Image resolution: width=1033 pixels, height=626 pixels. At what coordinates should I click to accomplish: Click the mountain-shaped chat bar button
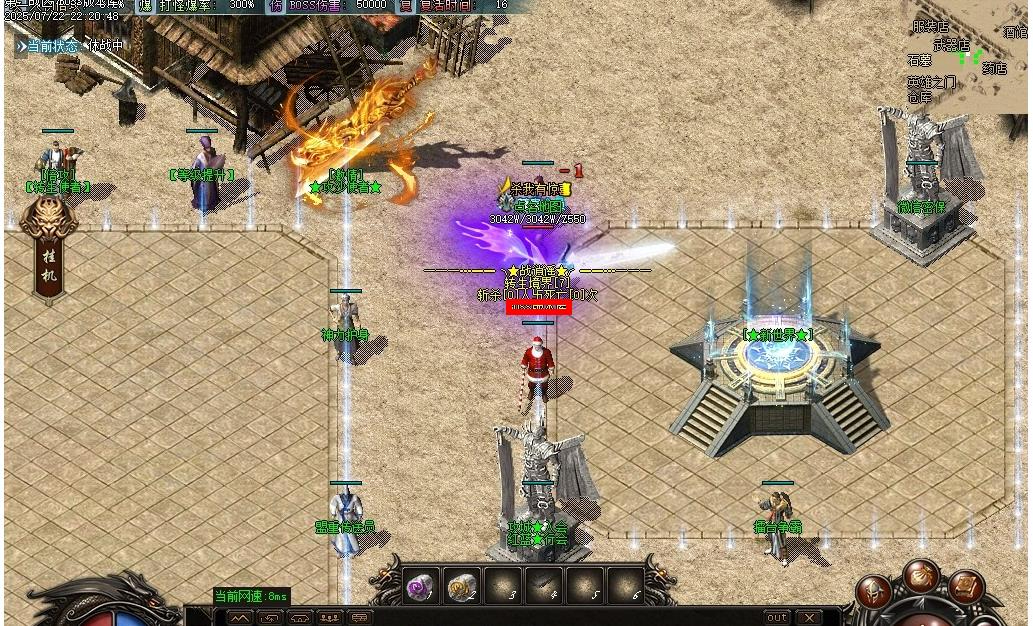click(240, 617)
